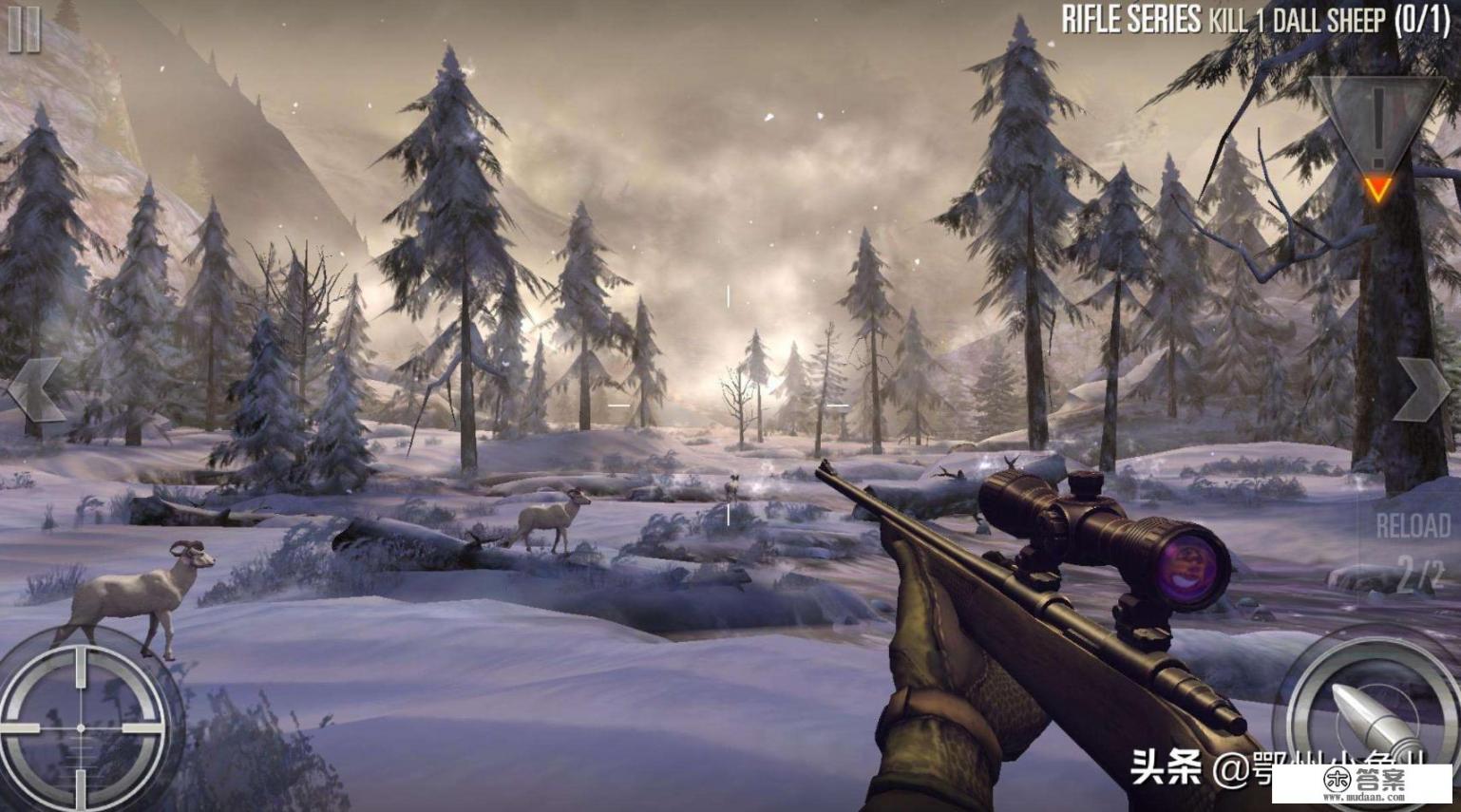The height and width of the screenshot is (812, 1461).
Task: Open the scope zoom crosshair button
Action: tap(81, 727)
